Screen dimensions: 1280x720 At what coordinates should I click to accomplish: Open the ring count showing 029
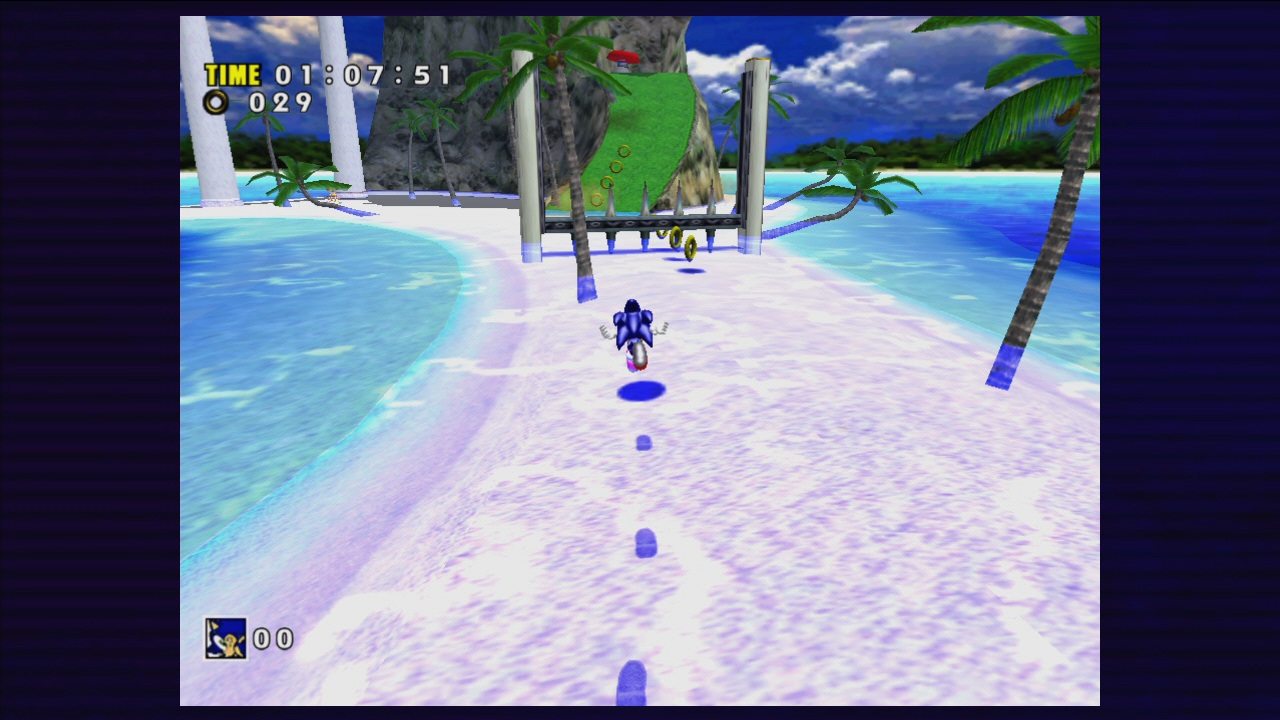283,102
